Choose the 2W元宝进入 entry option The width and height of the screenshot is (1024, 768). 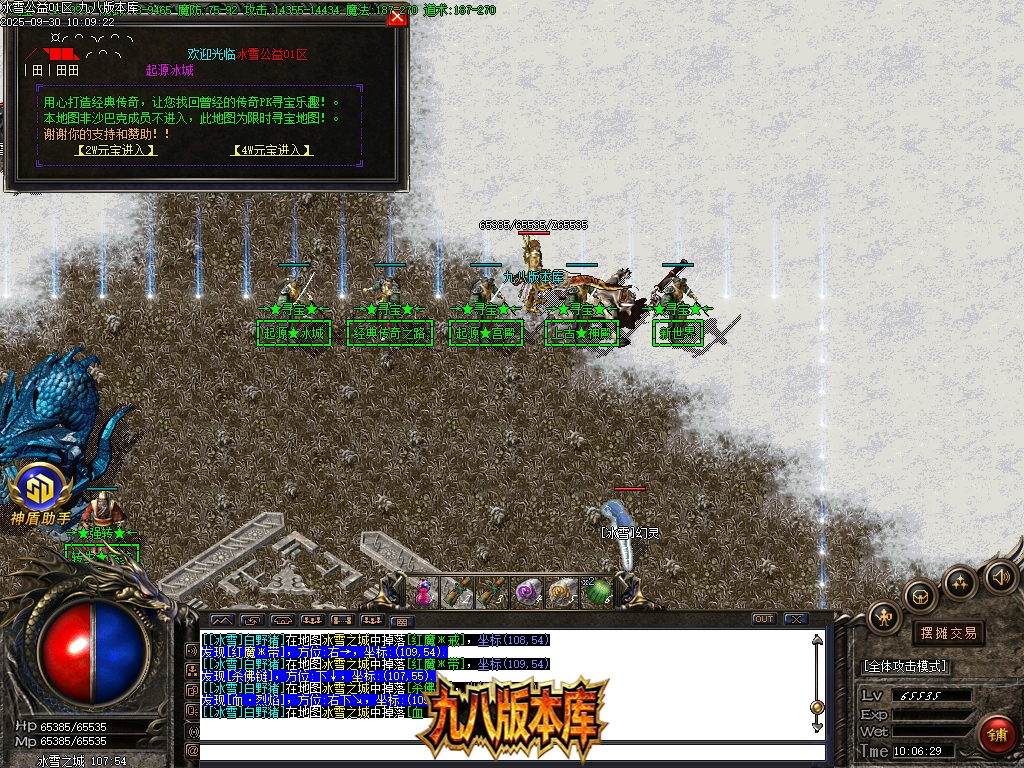point(118,150)
